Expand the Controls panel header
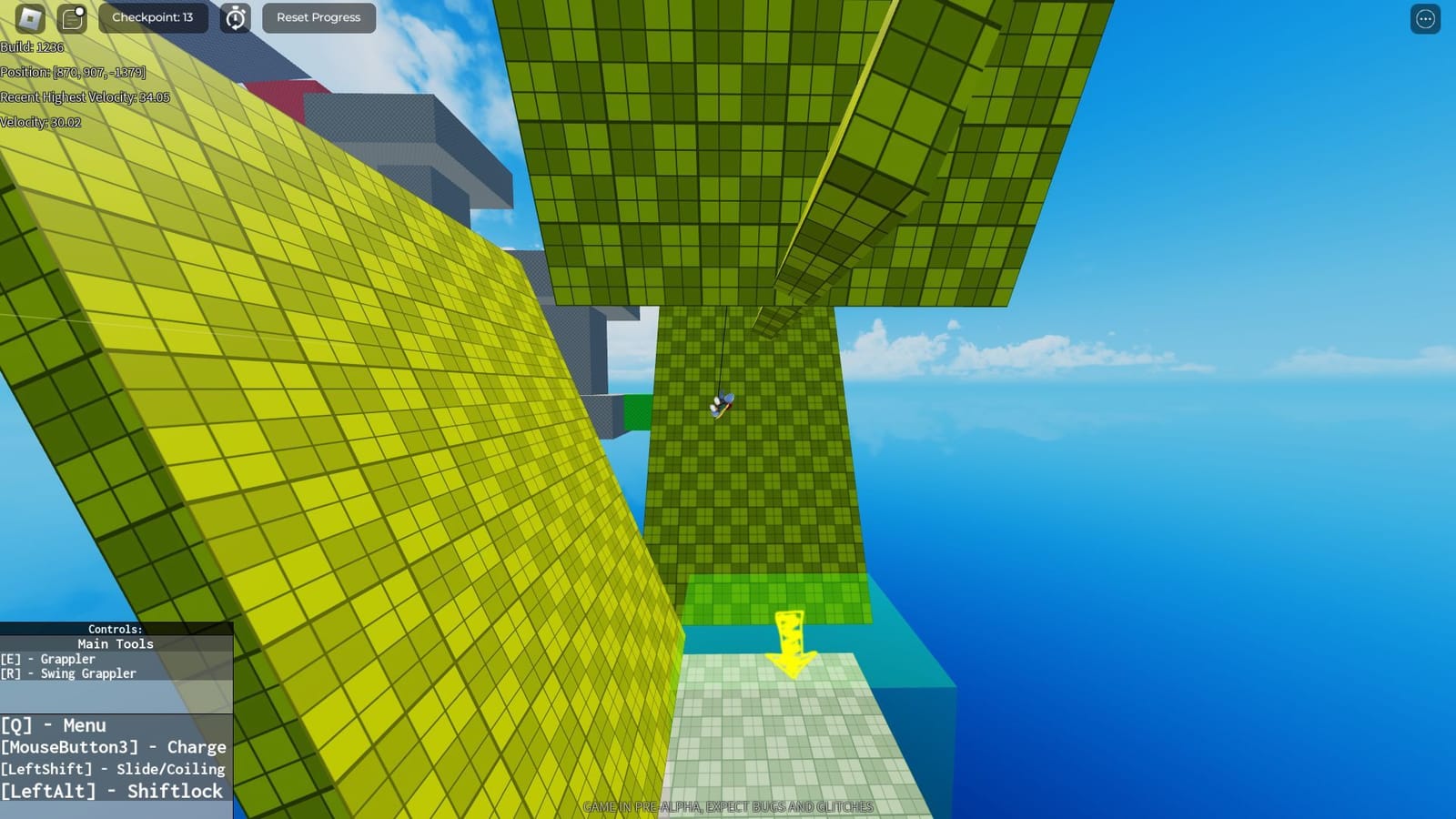The height and width of the screenshot is (819, 1456). coord(114,628)
